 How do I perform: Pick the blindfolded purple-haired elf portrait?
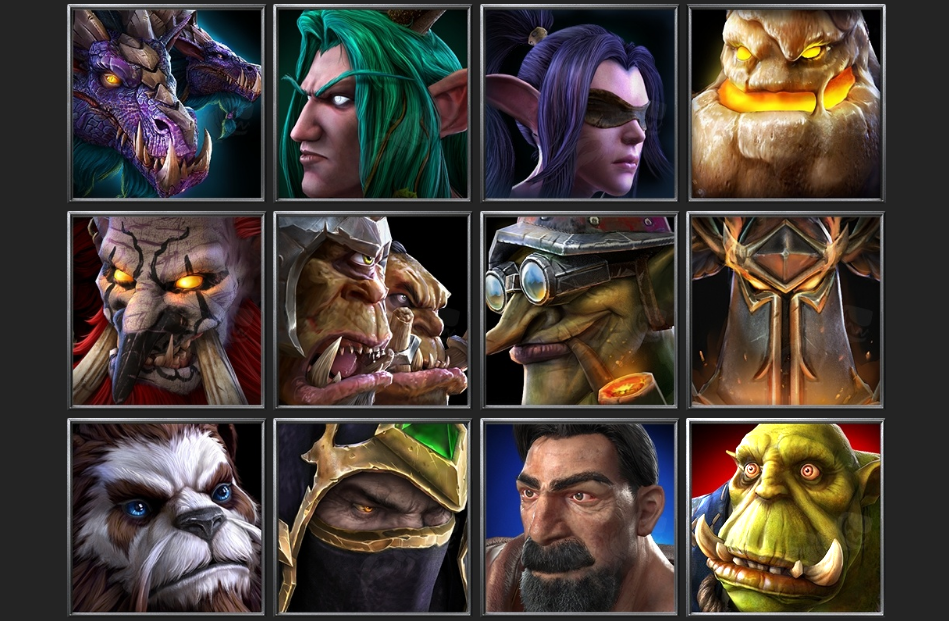tap(579, 103)
